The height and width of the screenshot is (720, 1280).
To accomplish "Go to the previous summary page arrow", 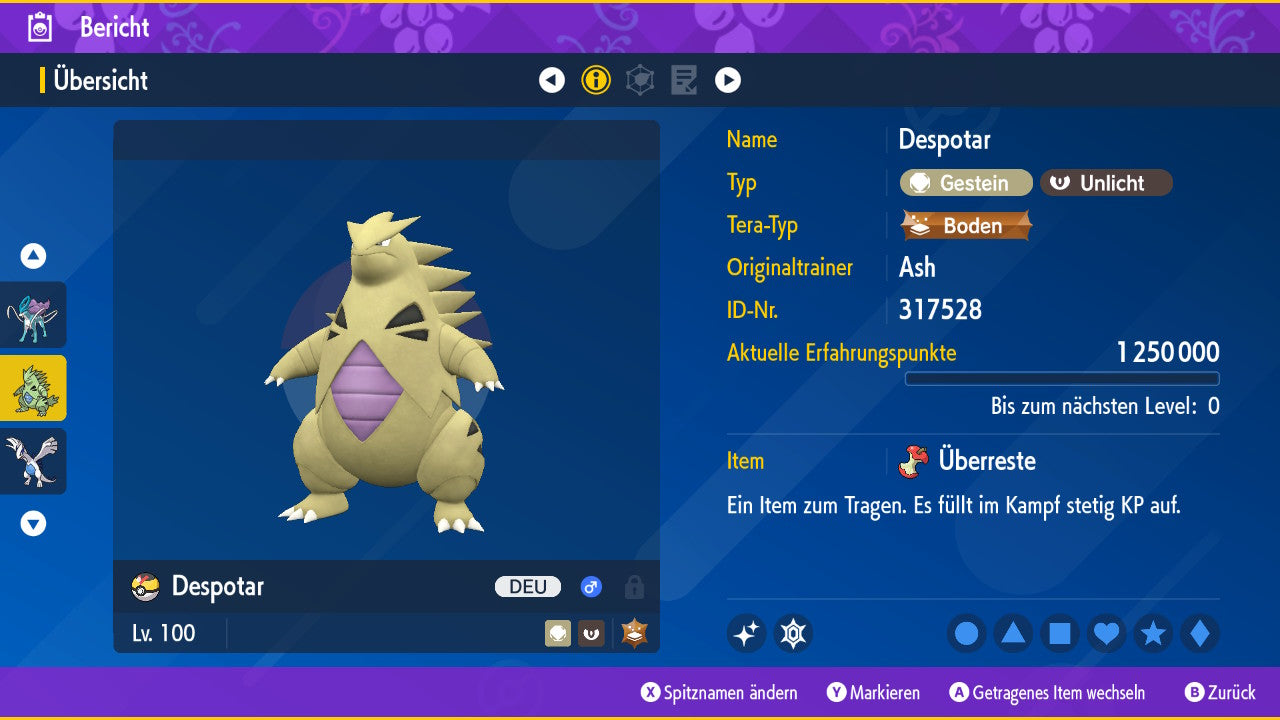I will pos(552,80).
